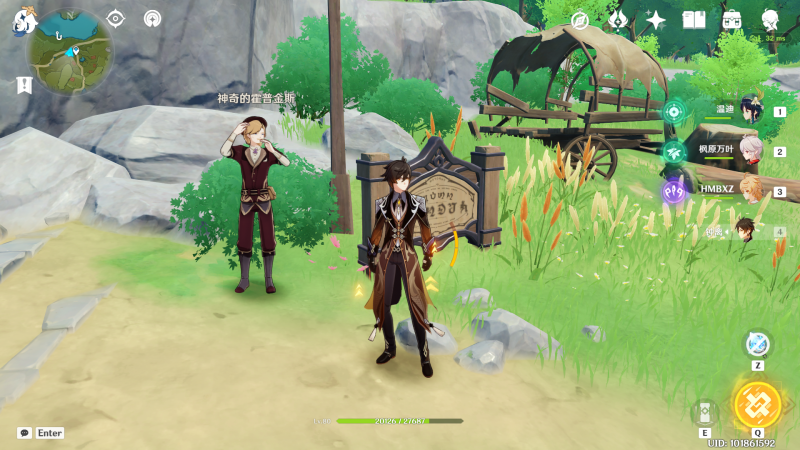Switch to party member HMBXZ

point(749,190)
